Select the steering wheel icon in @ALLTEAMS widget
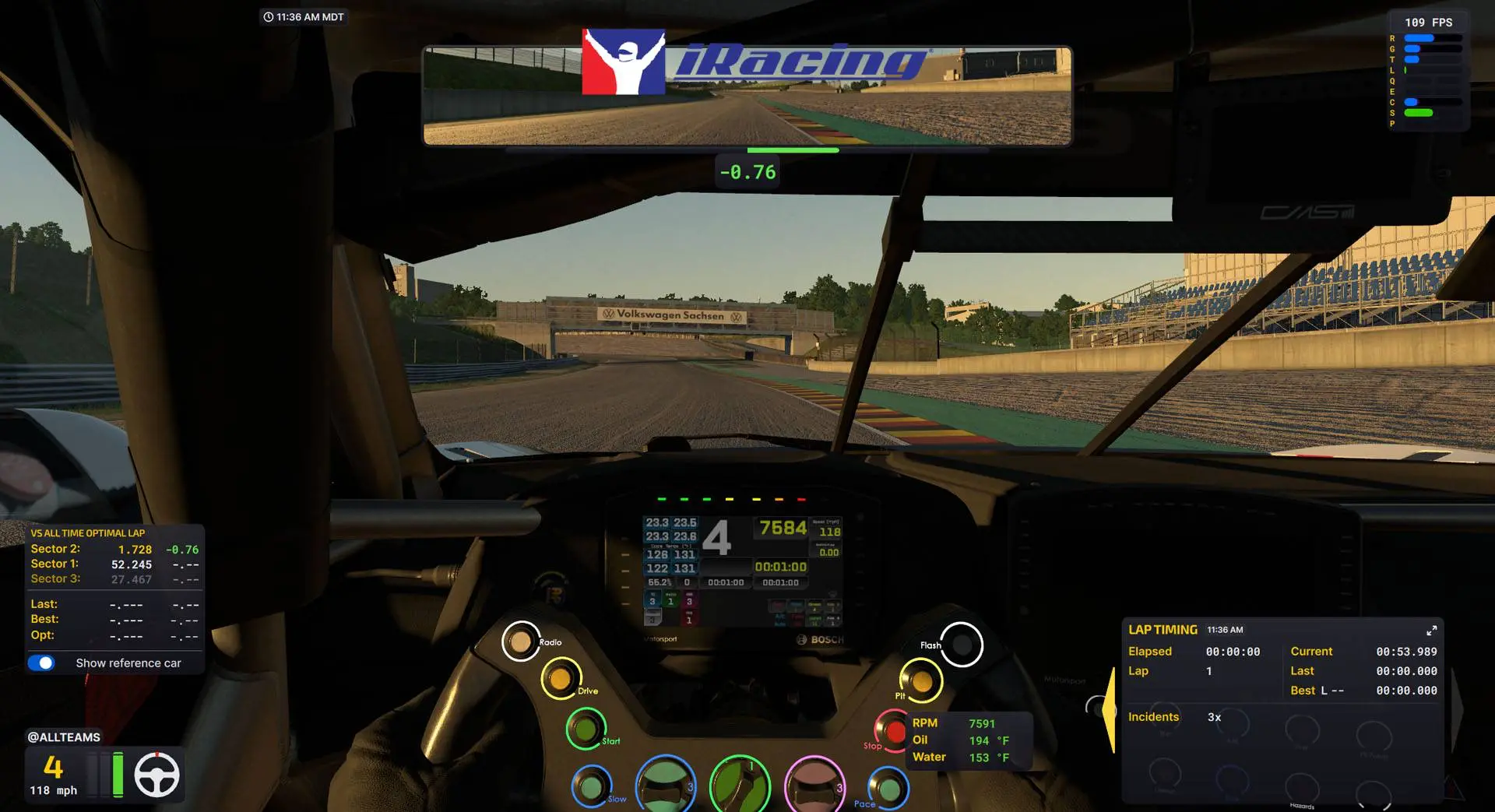Image resolution: width=1495 pixels, height=812 pixels. [158, 775]
